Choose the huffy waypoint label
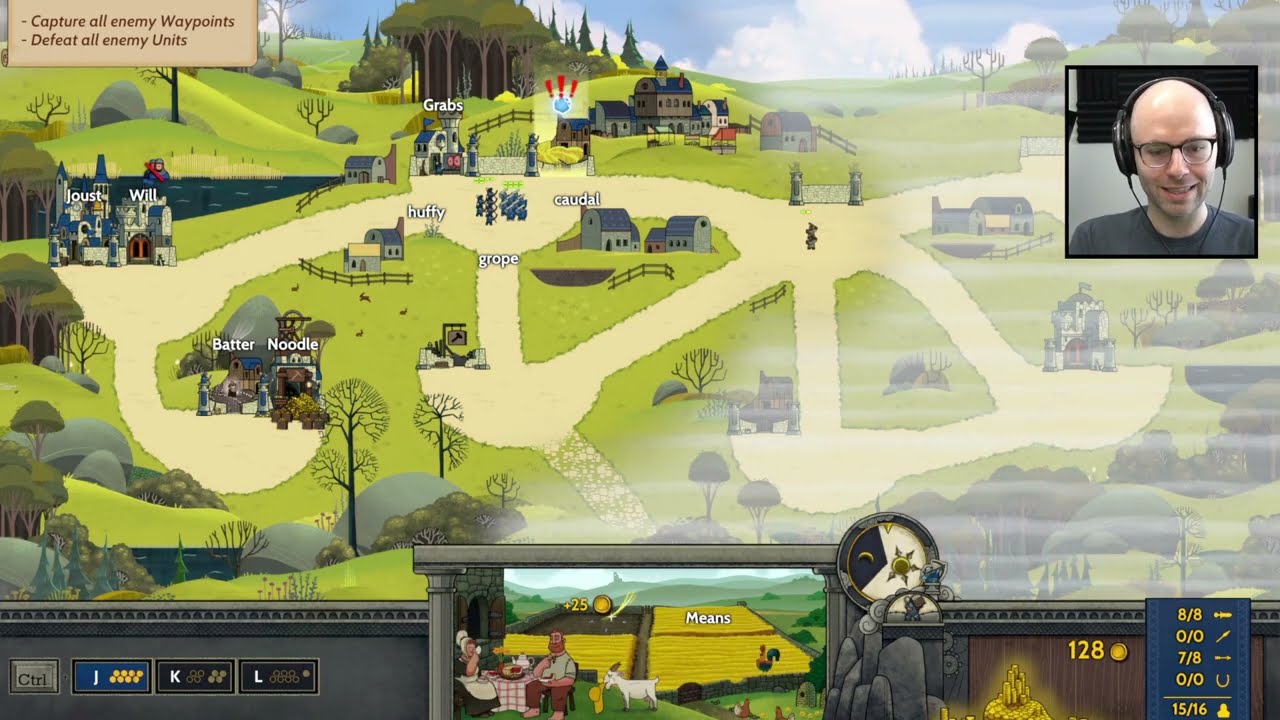 click(426, 212)
